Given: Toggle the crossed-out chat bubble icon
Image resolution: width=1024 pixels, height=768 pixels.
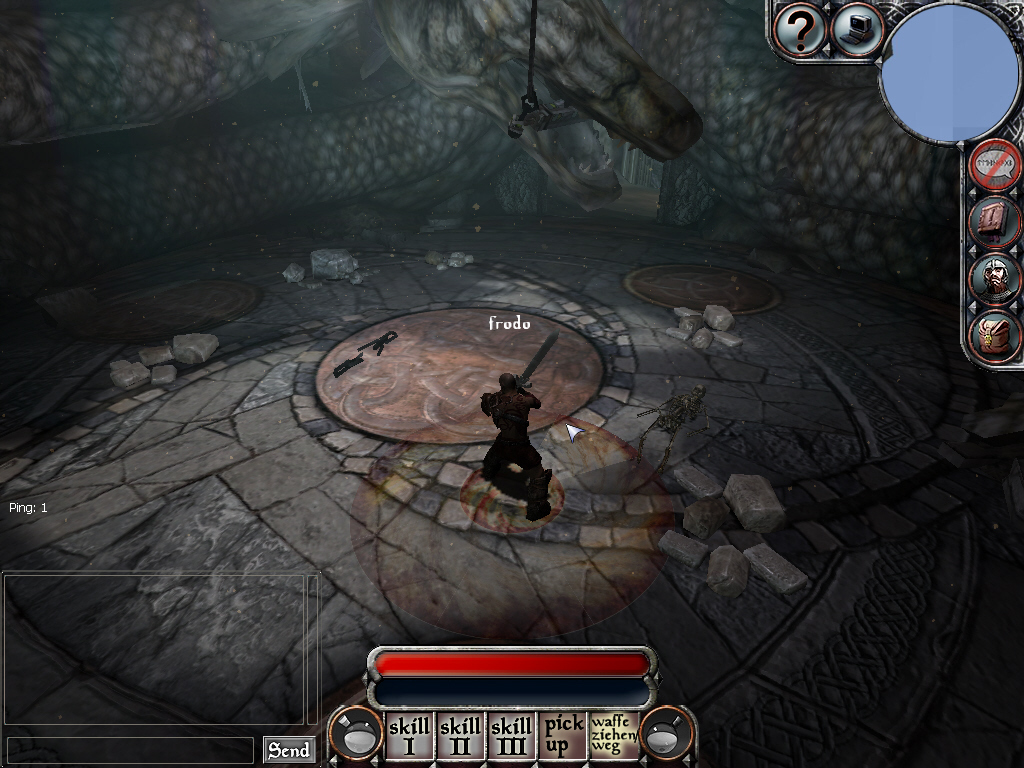Looking at the screenshot, I should click(995, 165).
